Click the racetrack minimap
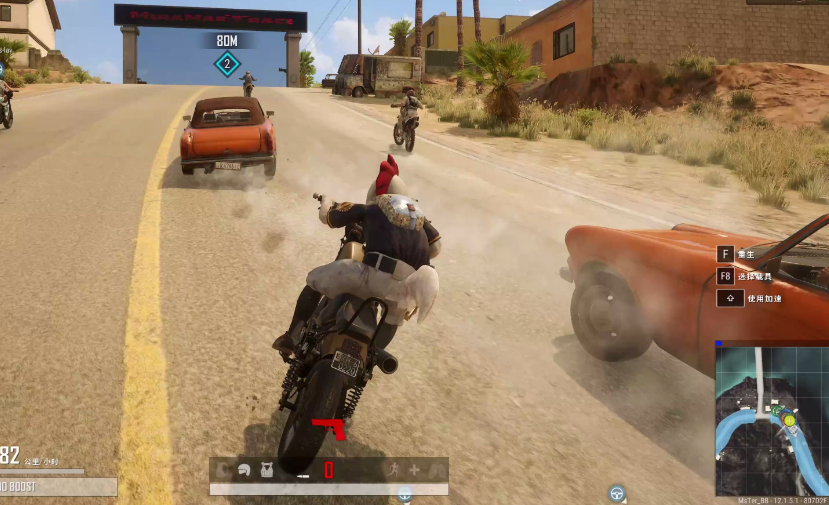This screenshot has height=505, width=829. (771, 420)
